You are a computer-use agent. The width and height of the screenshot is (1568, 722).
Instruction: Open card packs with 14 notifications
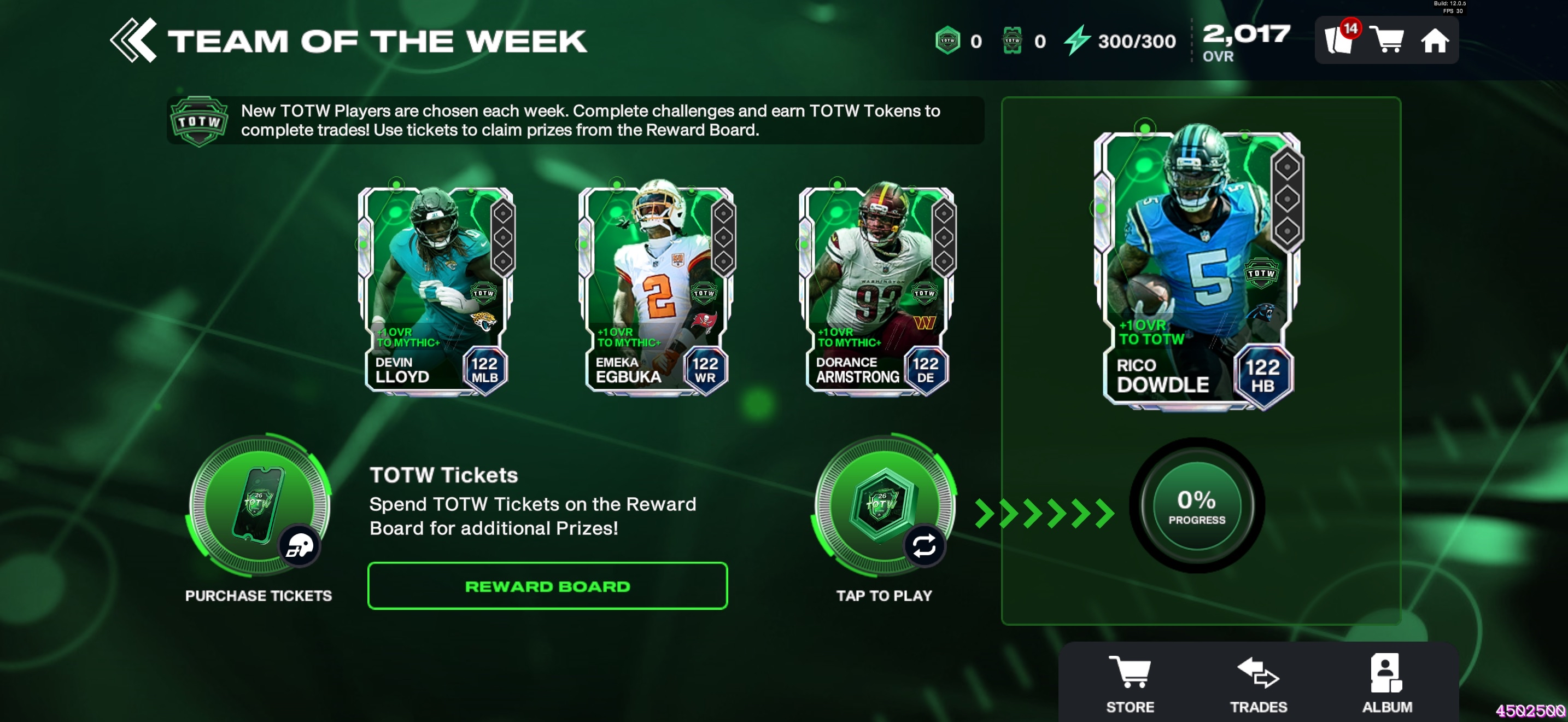[x=1339, y=40]
